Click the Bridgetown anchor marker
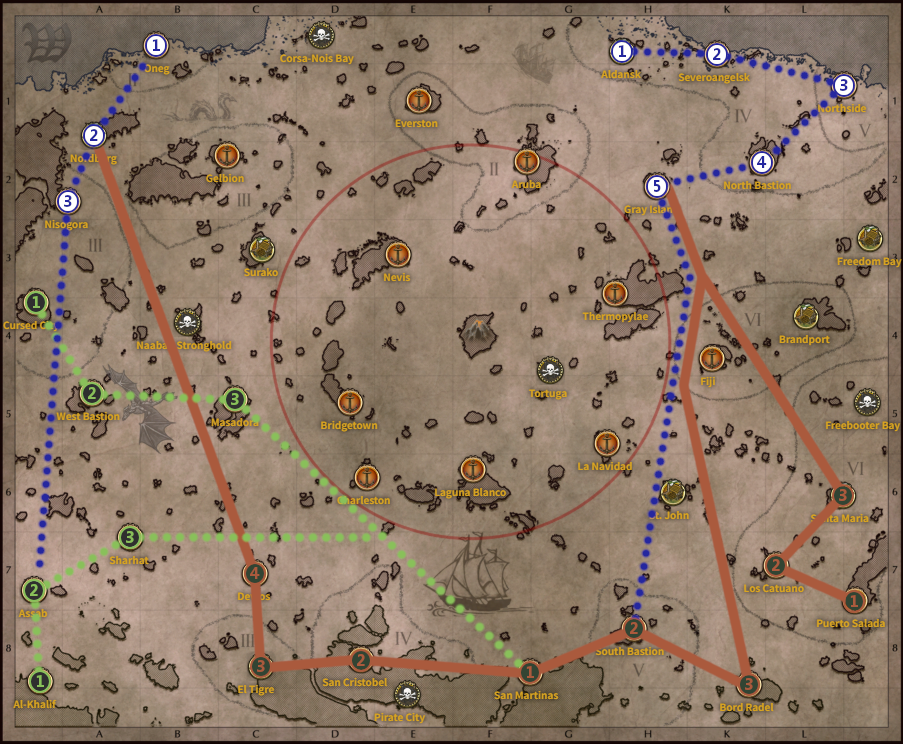The width and height of the screenshot is (903, 744). click(x=349, y=402)
